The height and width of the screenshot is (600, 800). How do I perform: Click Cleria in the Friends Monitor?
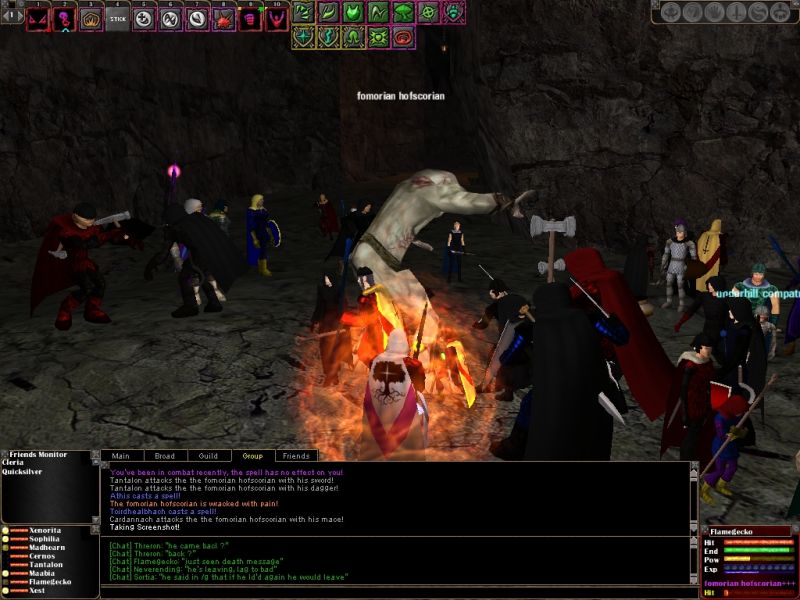(14, 463)
